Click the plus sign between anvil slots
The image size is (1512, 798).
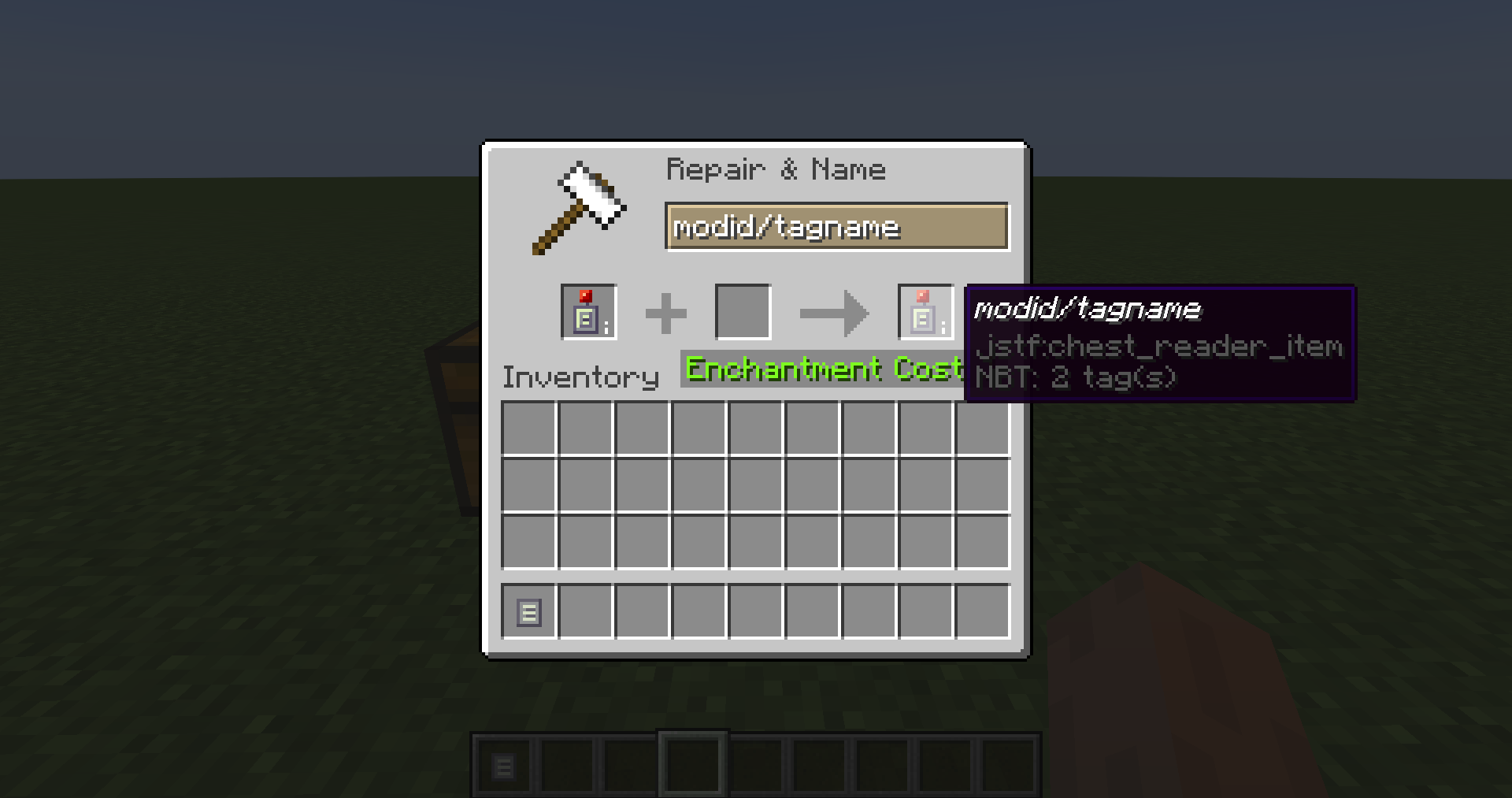[x=666, y=313]
